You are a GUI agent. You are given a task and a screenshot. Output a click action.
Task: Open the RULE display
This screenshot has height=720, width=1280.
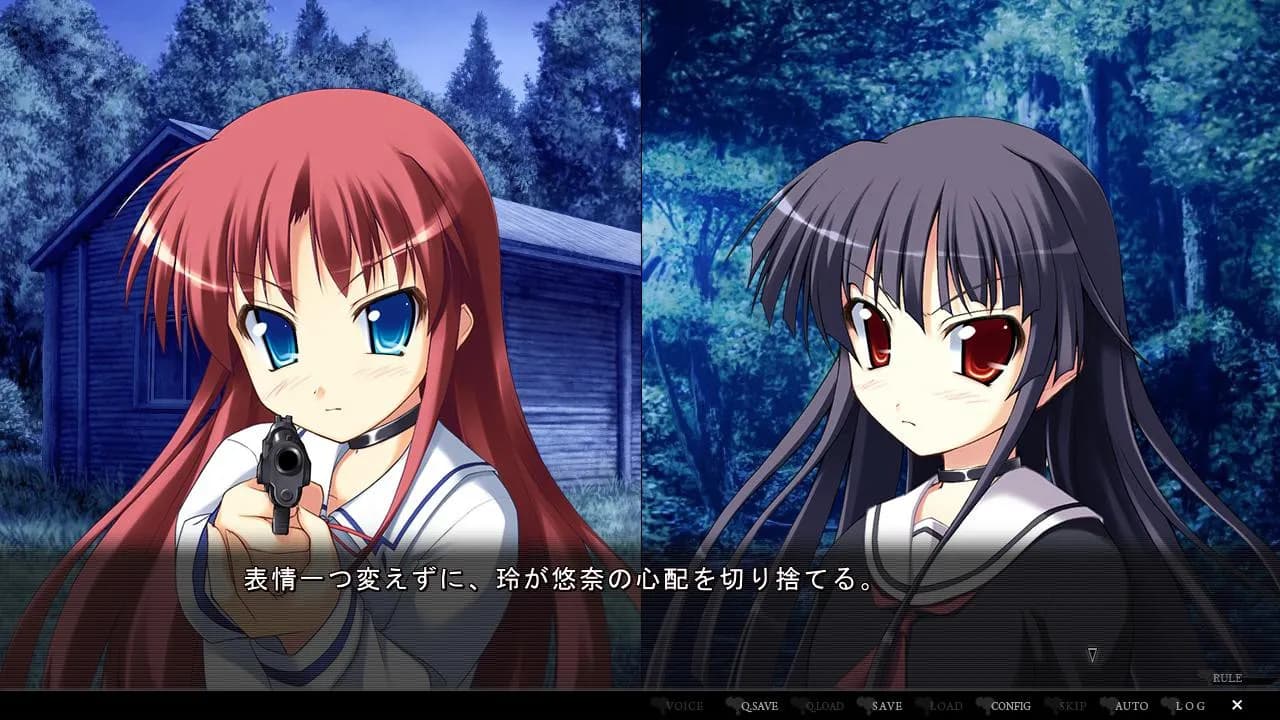1228,677
